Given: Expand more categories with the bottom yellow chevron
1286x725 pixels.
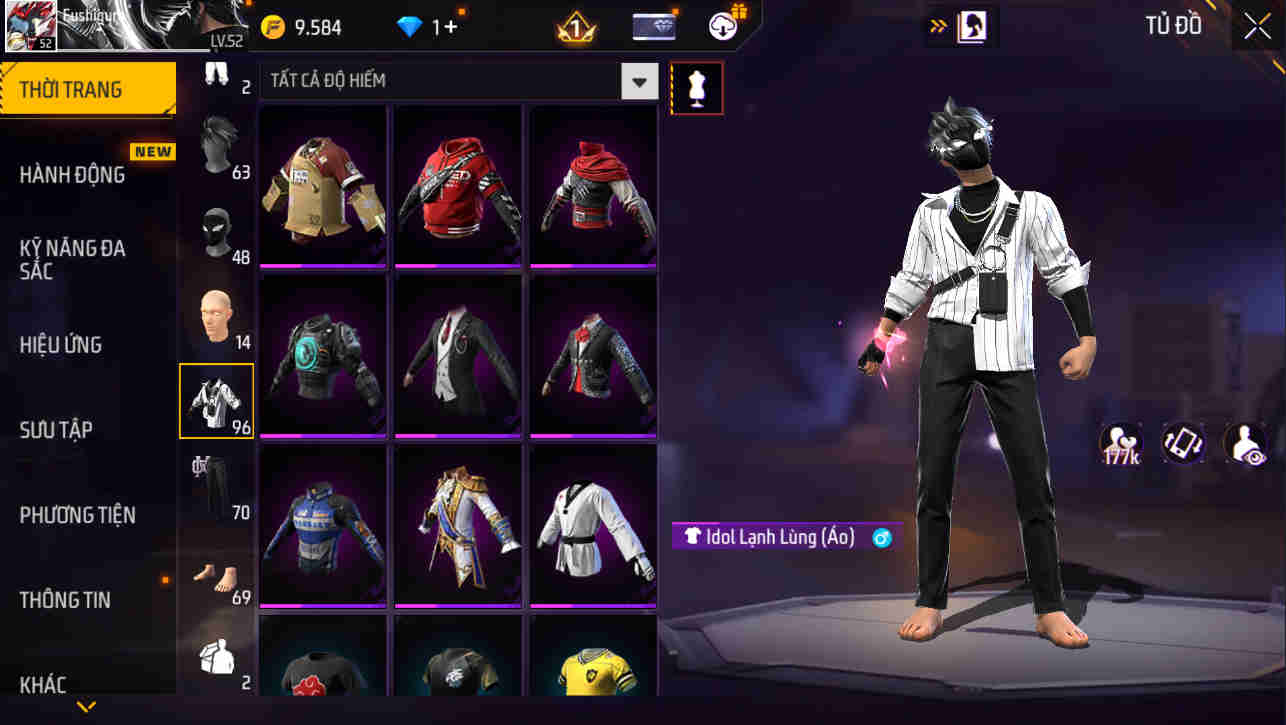Looking at the screenshot, I should 85,707.
